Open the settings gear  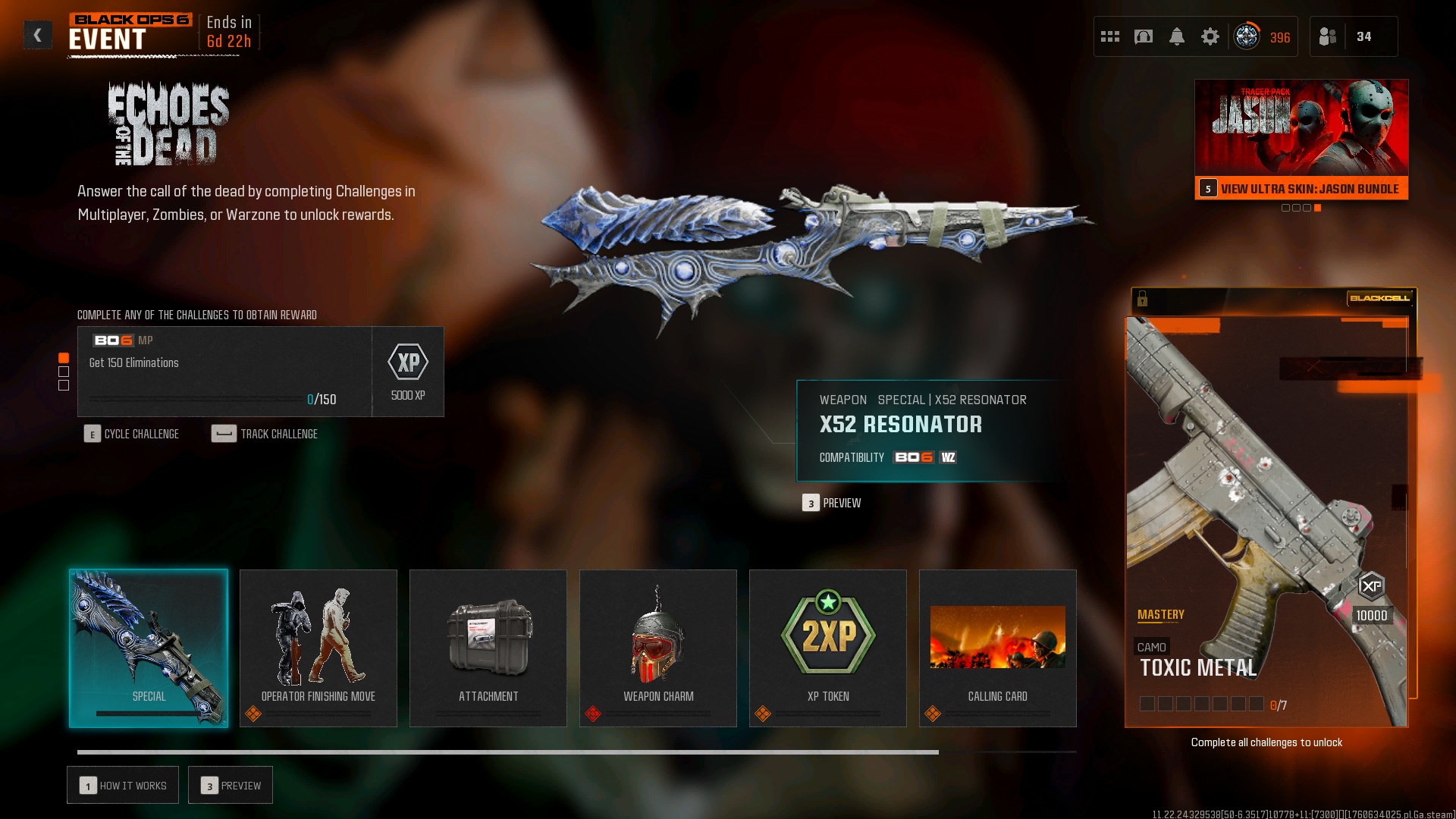1210,36
